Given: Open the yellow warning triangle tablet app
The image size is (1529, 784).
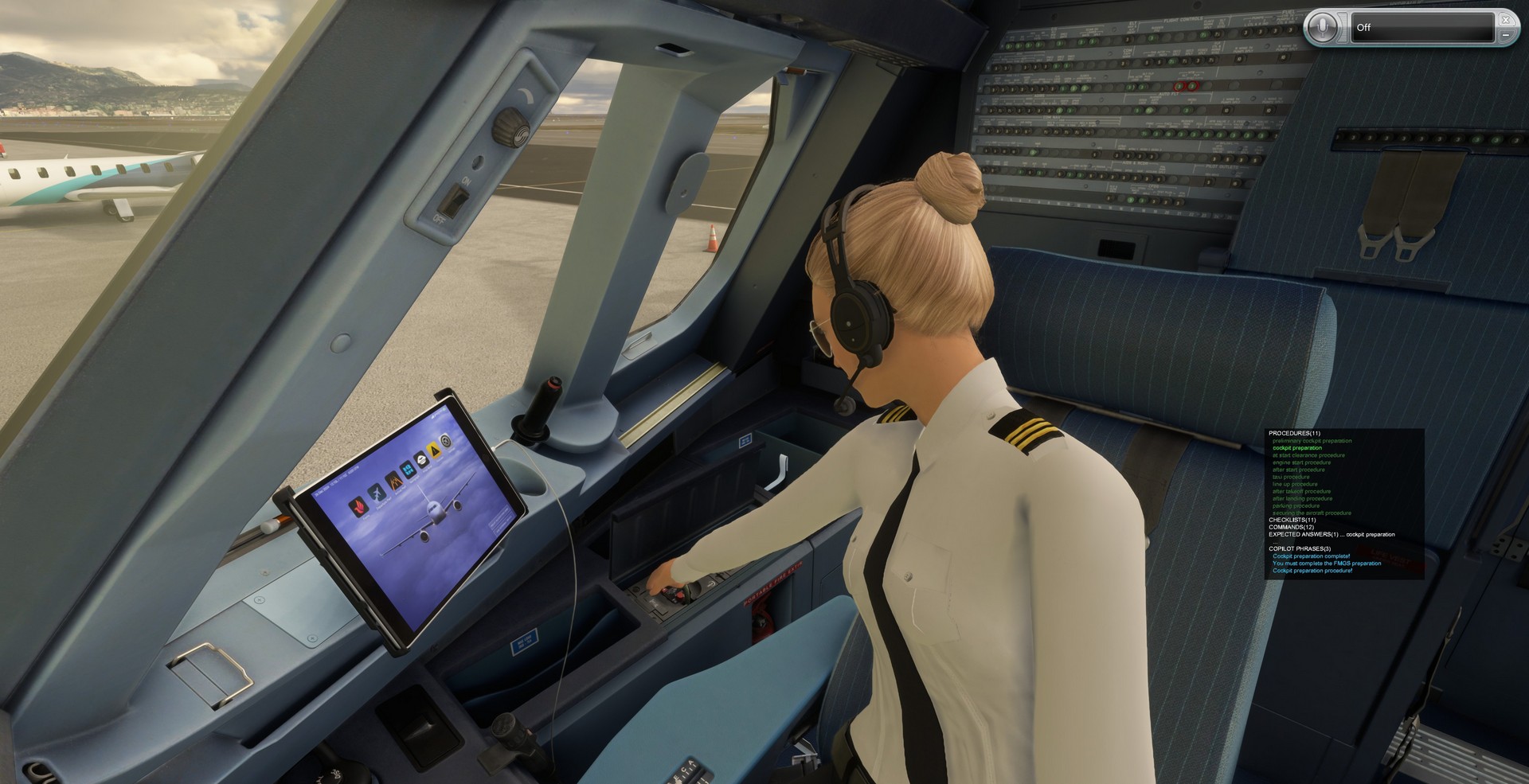Looking at the screenshot, I should click(x=435, y=451).
